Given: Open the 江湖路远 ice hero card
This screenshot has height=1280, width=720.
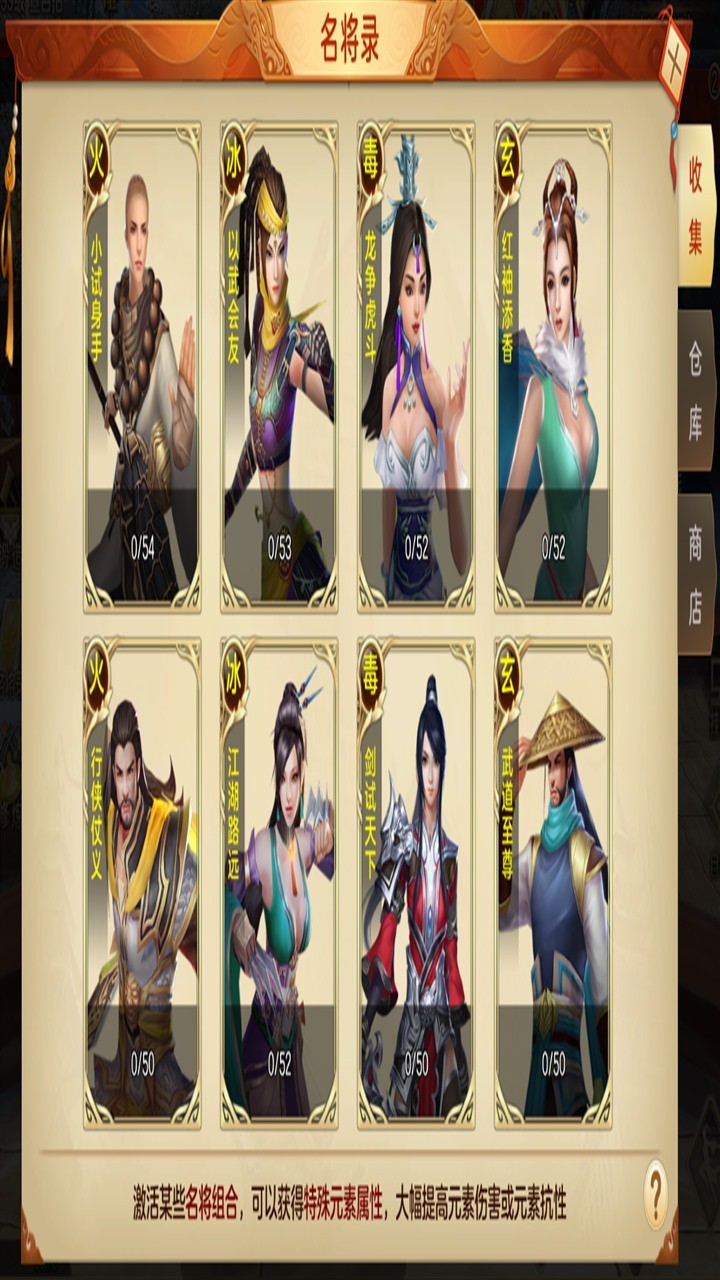Looking at the screenshot, I should coord(279,882).
